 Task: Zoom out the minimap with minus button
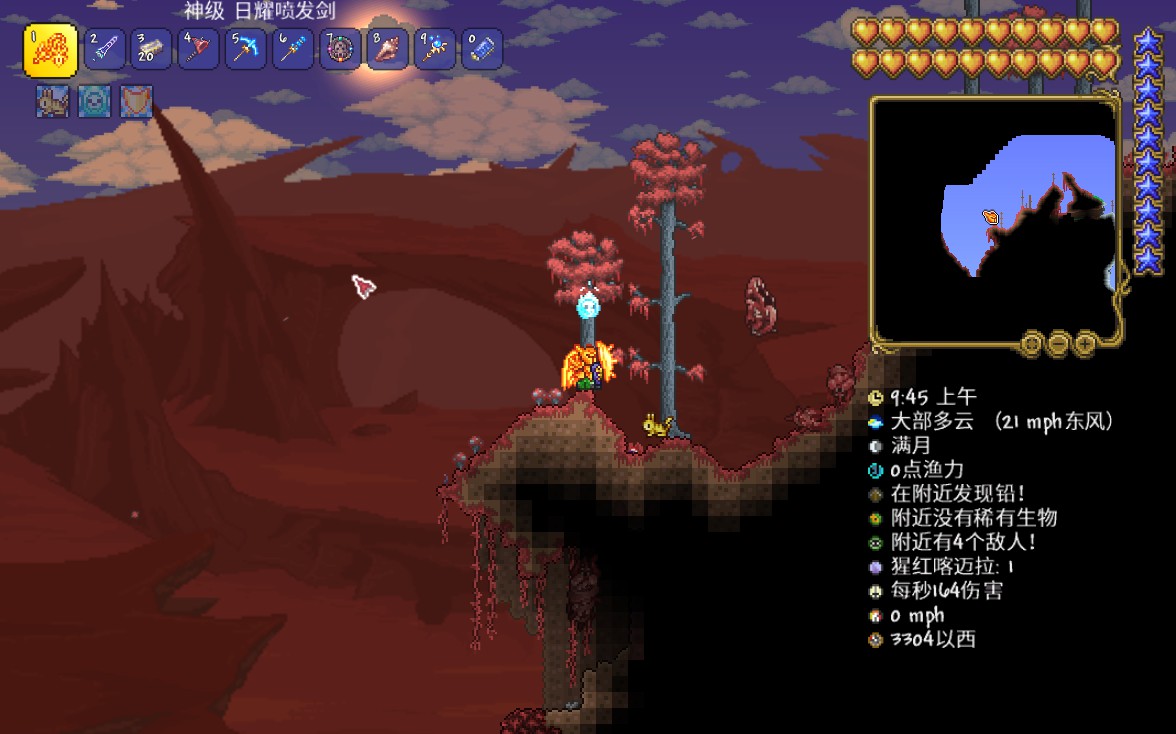coord(1059,345)
